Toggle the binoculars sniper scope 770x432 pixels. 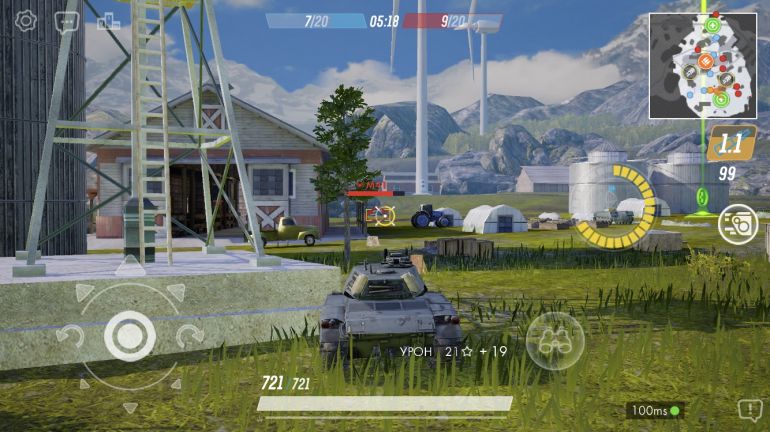(x=555, y=341)
